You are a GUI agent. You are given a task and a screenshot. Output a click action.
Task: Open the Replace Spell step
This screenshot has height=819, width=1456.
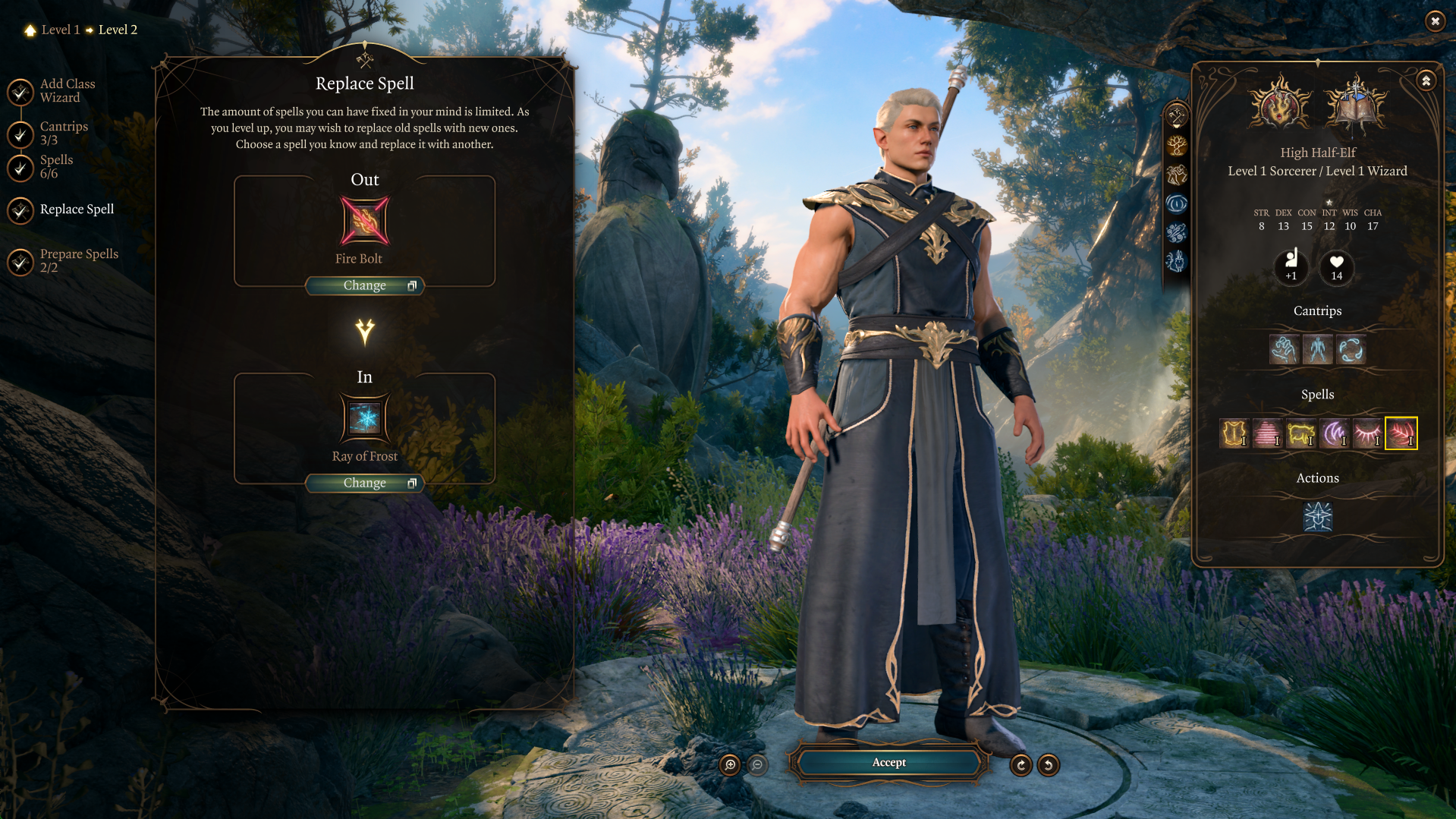(x=77, y=209)
